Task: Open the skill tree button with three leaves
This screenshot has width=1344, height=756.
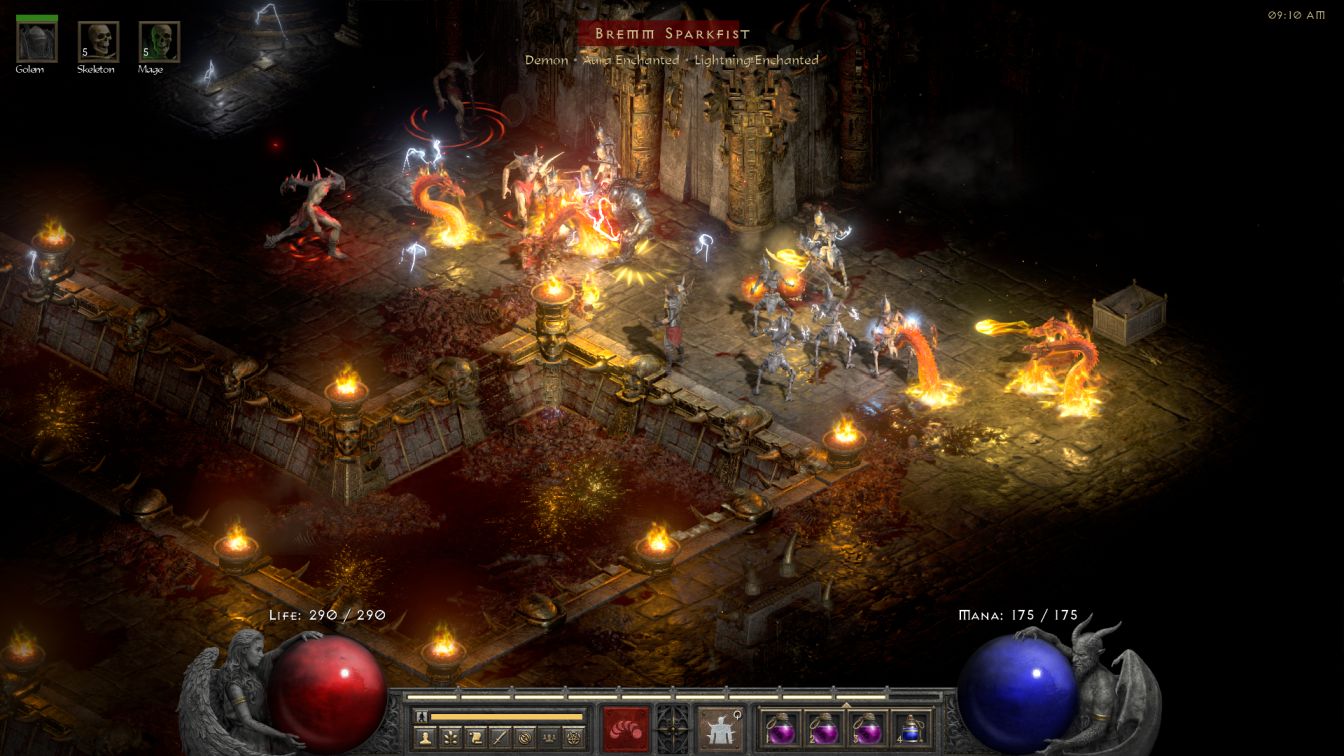Action: (x=451, y=737)
